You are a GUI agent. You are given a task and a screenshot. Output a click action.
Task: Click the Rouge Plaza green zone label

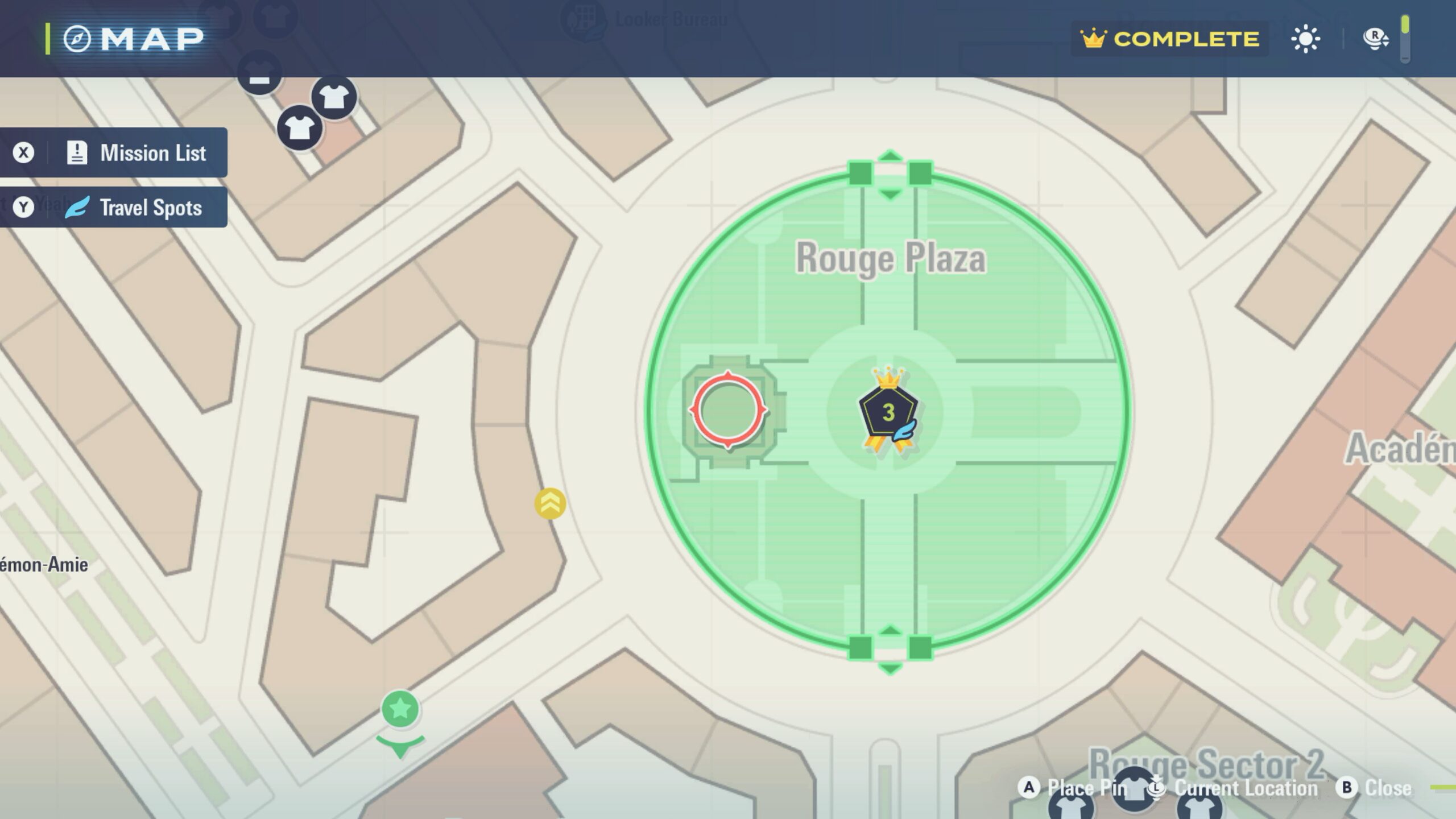(891, 258)
